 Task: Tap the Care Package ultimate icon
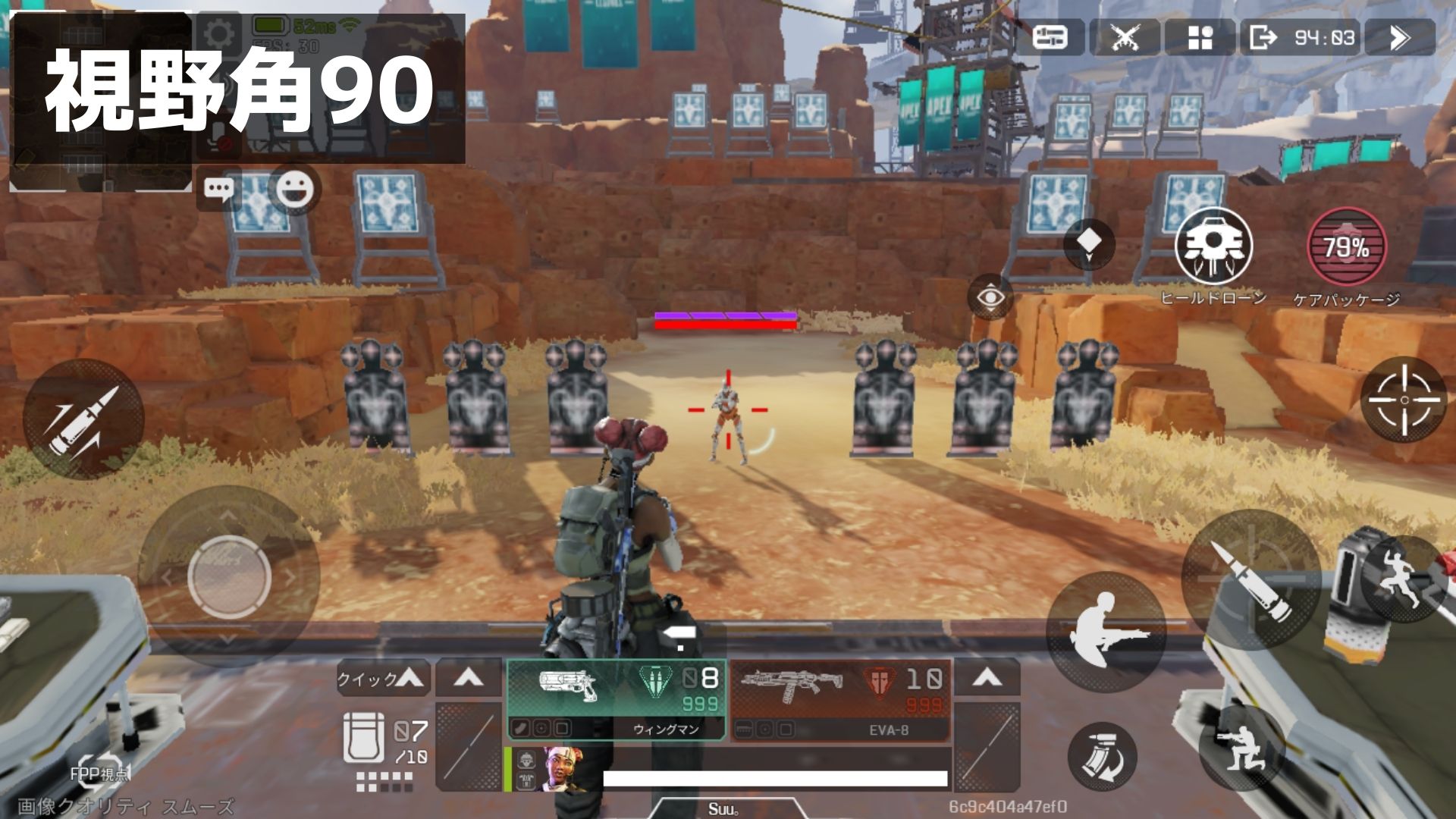1346,247
